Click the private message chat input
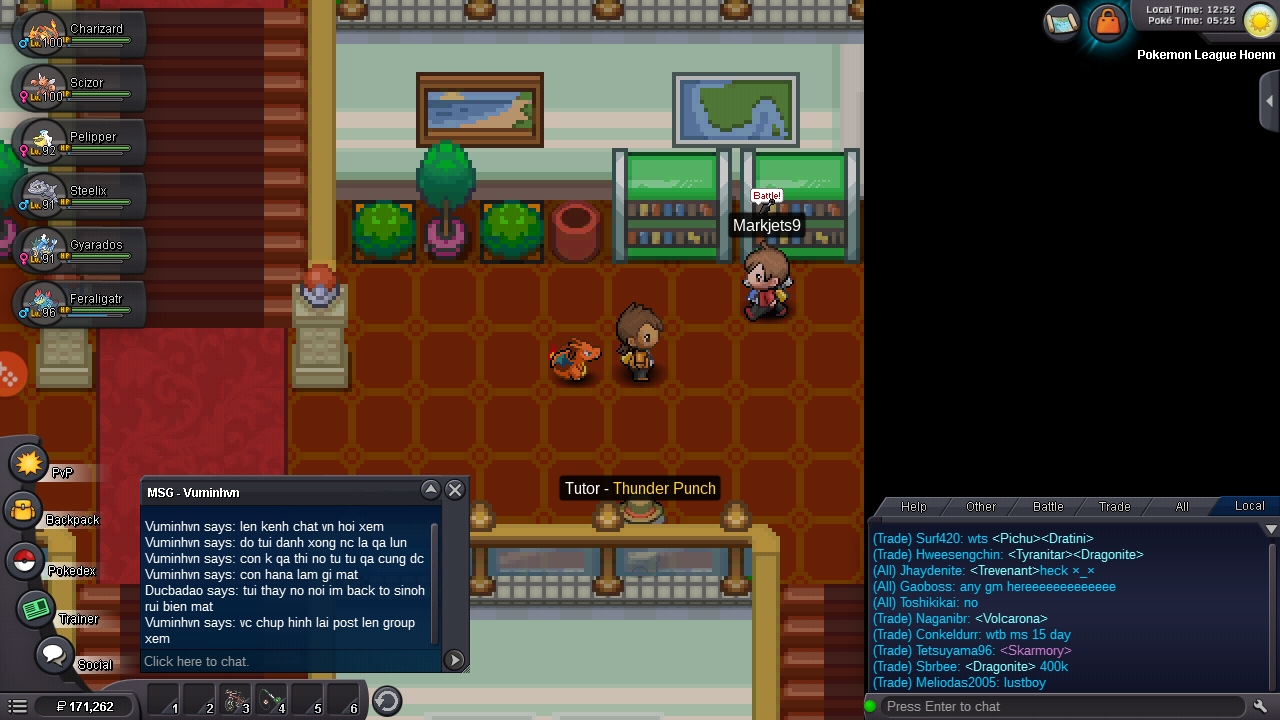Screen dimensions: 1280x720 click(x=290, y=661)
